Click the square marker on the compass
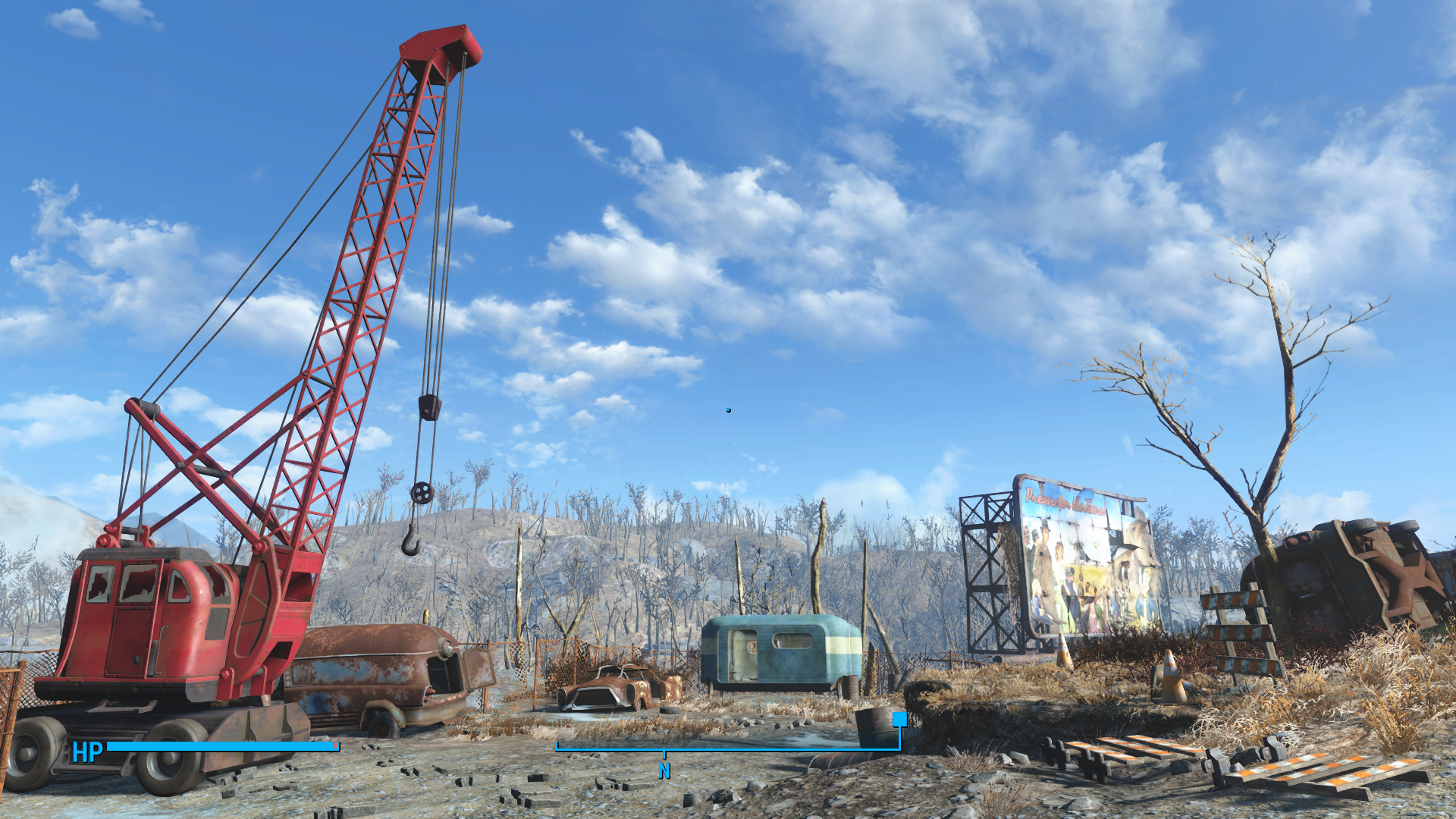This screenshot has width=1456, height=819. tap(899, 719)
